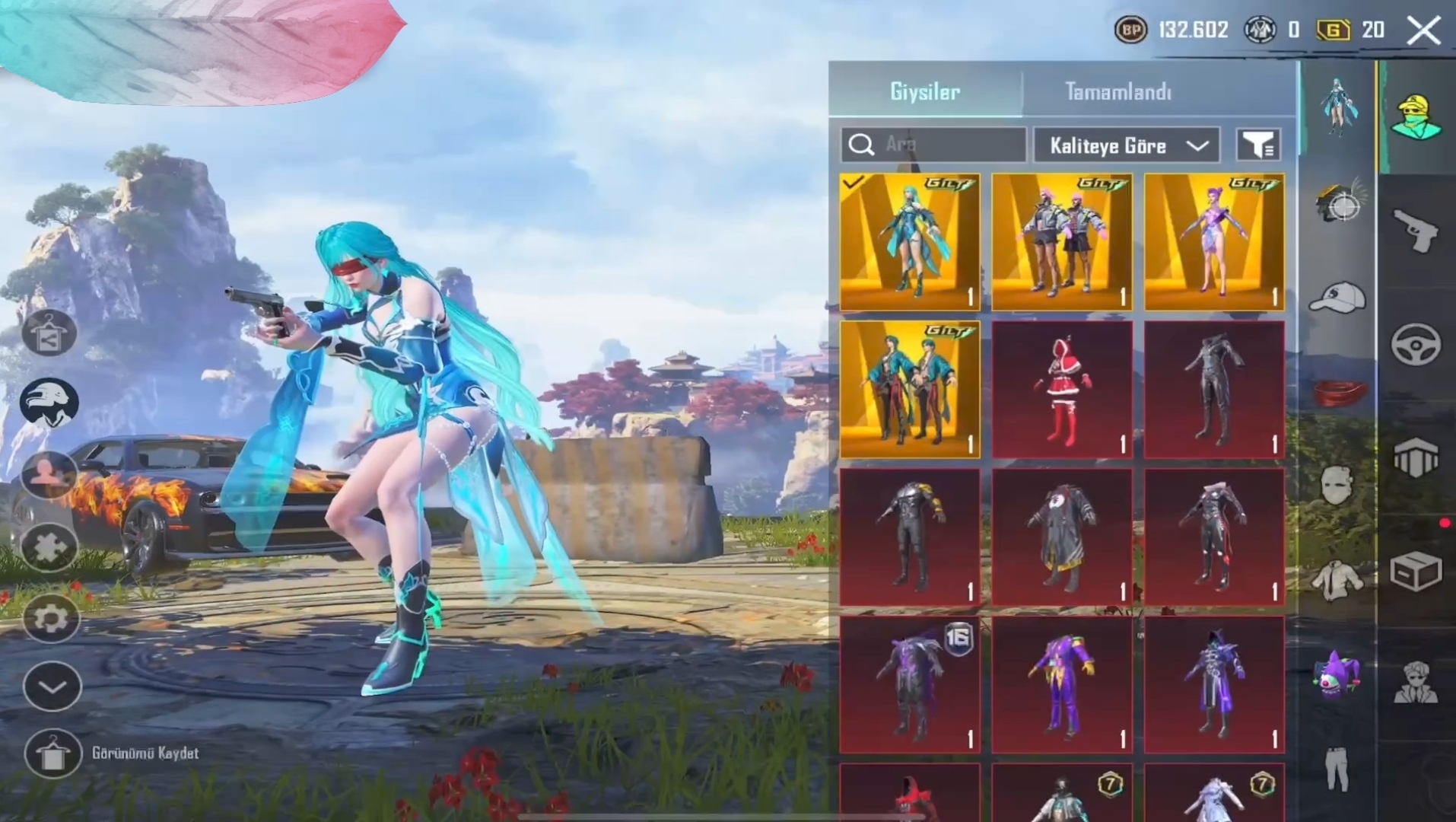The width and height of the screenshot is (1456, 822).
Task: Select the white cap headwear category
Action: click(1337, 298)
